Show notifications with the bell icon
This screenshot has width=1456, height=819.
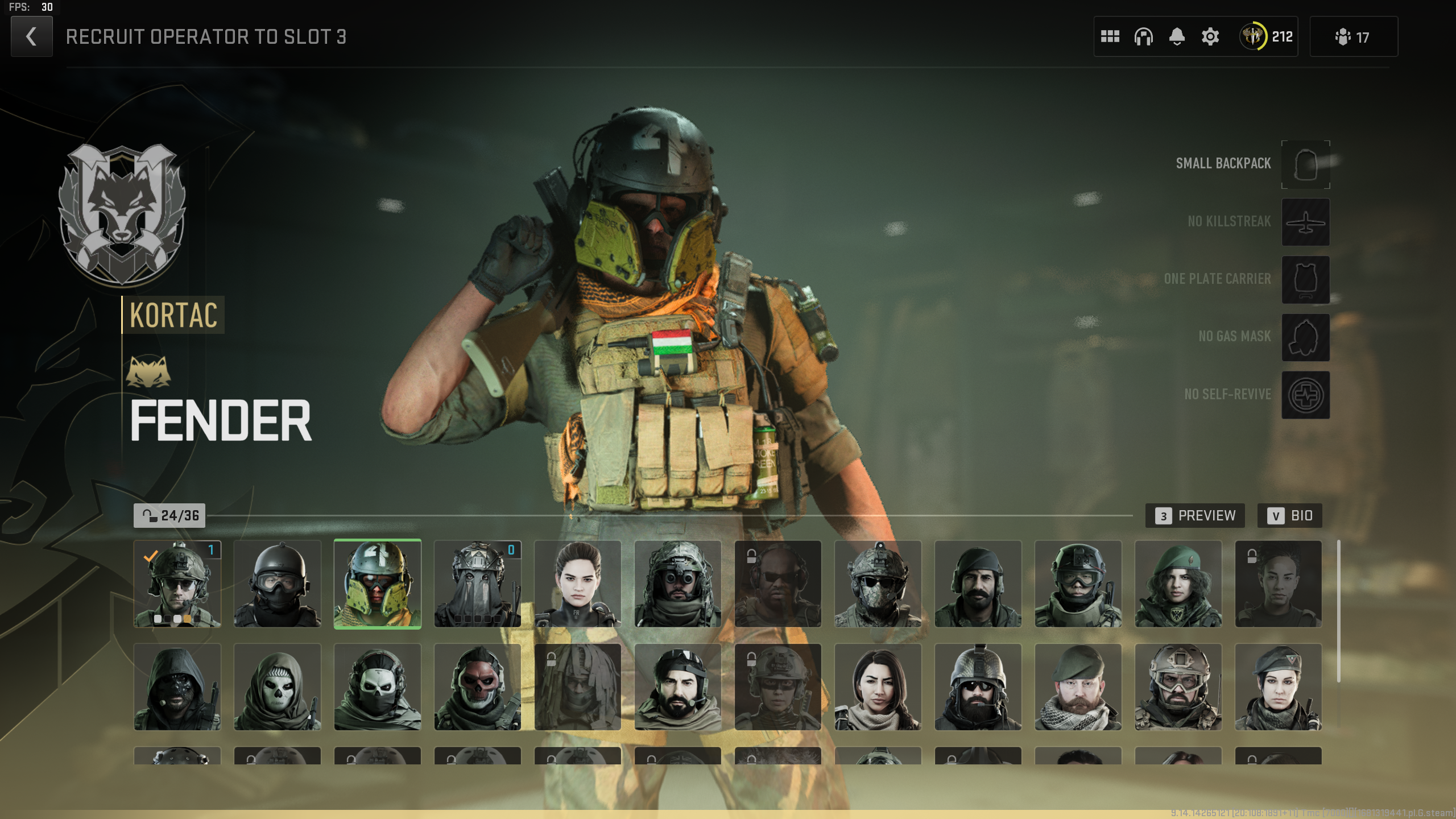[1177, 37]
